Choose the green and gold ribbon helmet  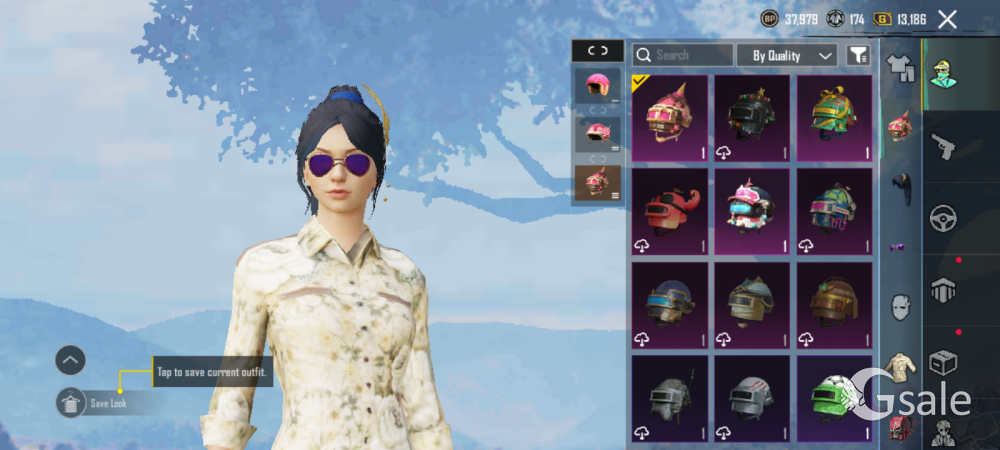[x=834, y=118]
